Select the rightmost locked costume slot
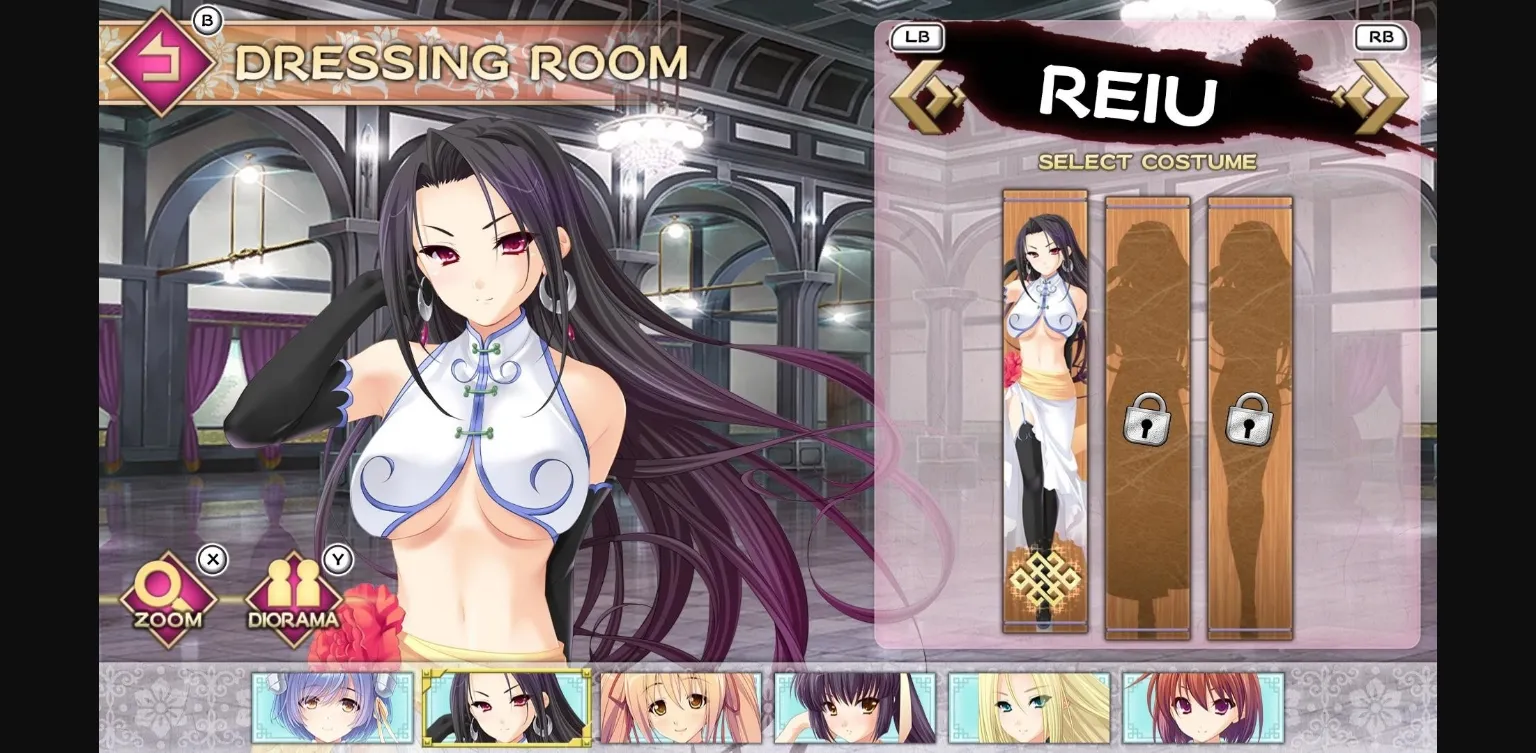 click(x=1250, y=410)
